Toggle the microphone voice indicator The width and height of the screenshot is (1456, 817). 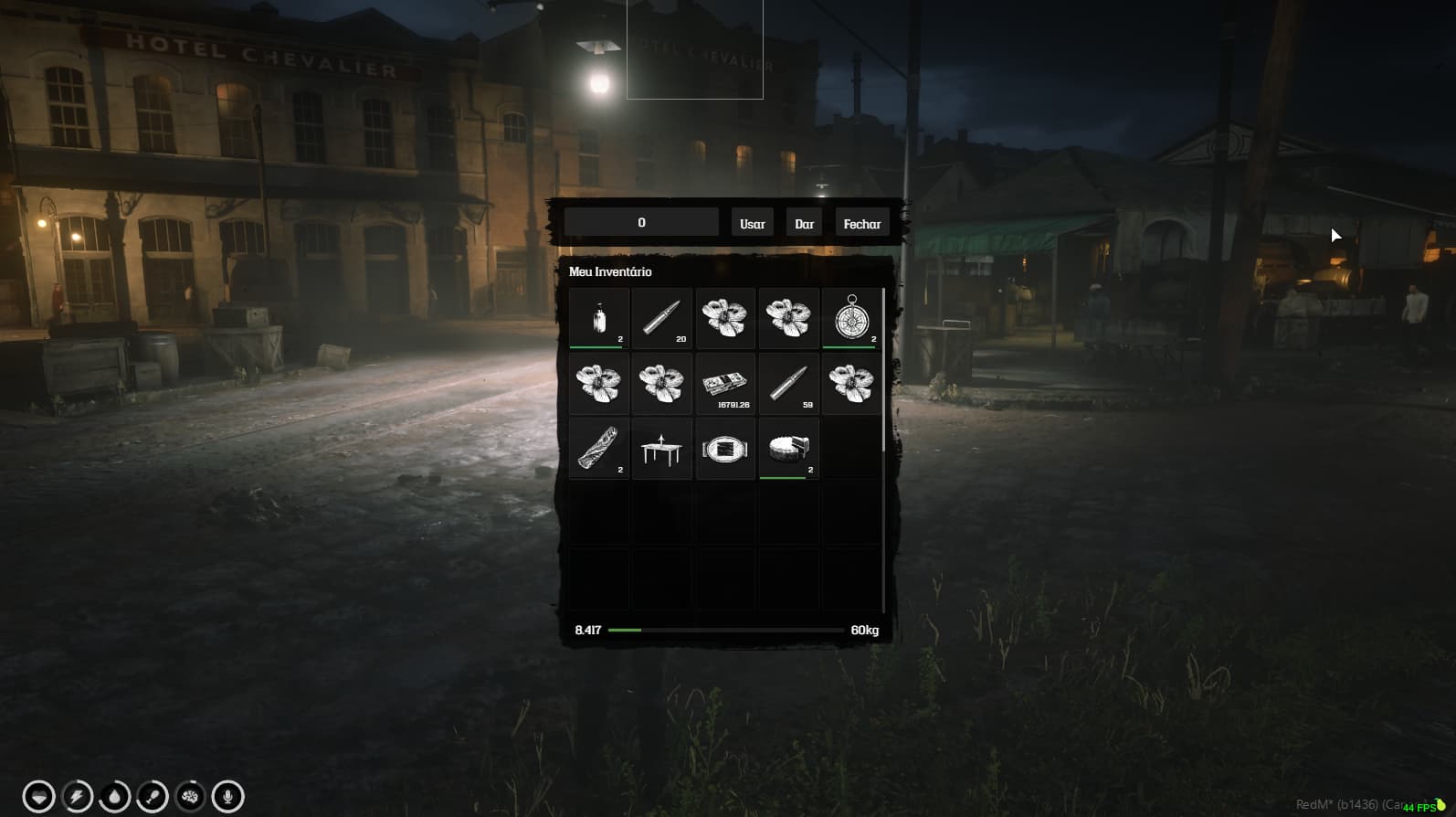click(x=227, y=796)
